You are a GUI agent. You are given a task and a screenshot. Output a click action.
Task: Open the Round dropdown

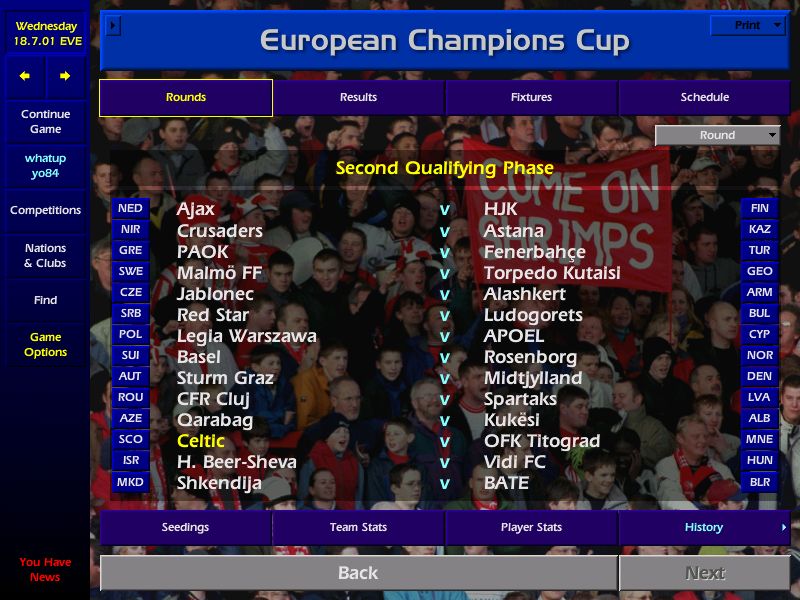pos(717,135)
